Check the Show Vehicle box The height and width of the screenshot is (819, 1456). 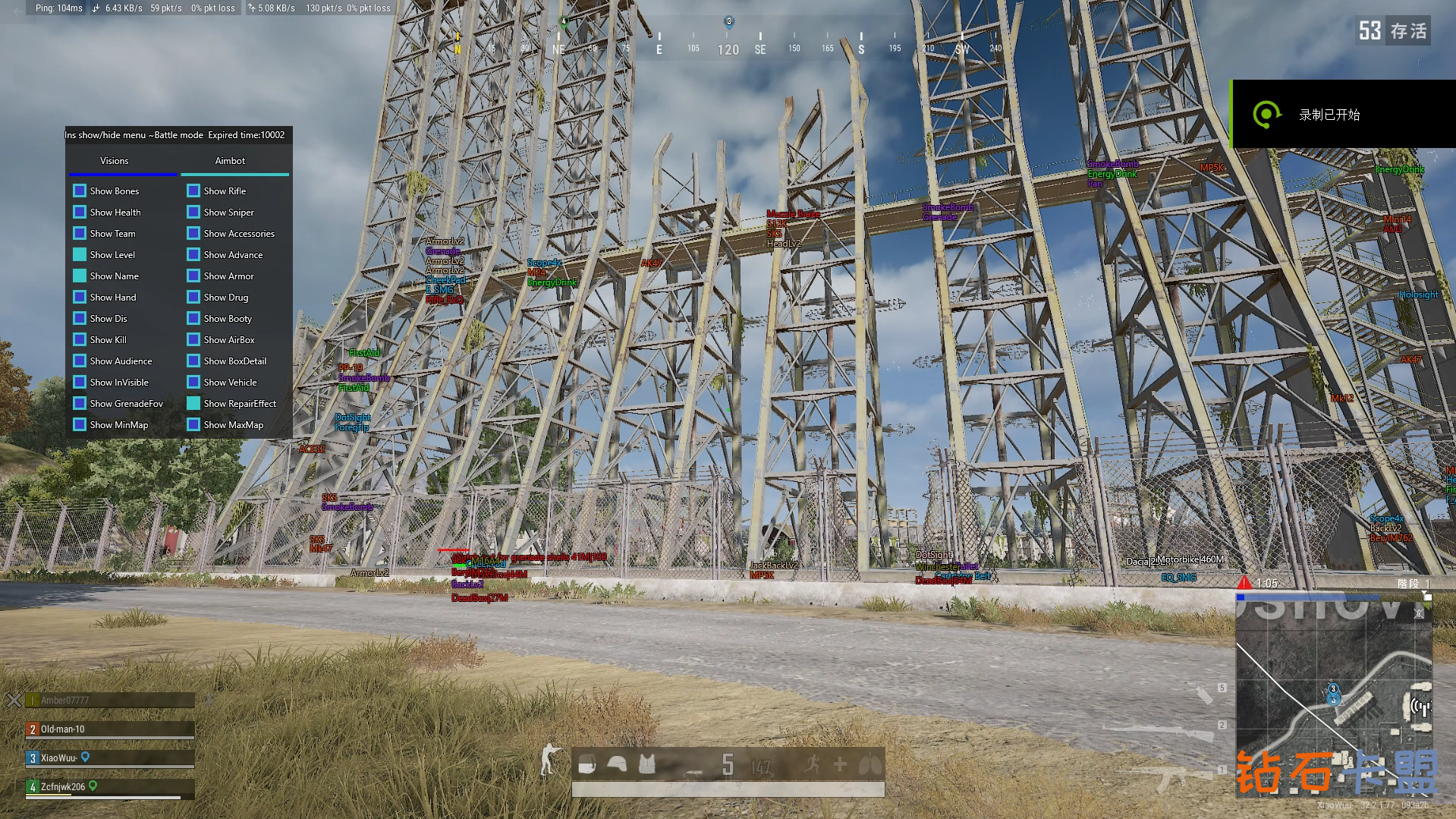click(193, 382)
